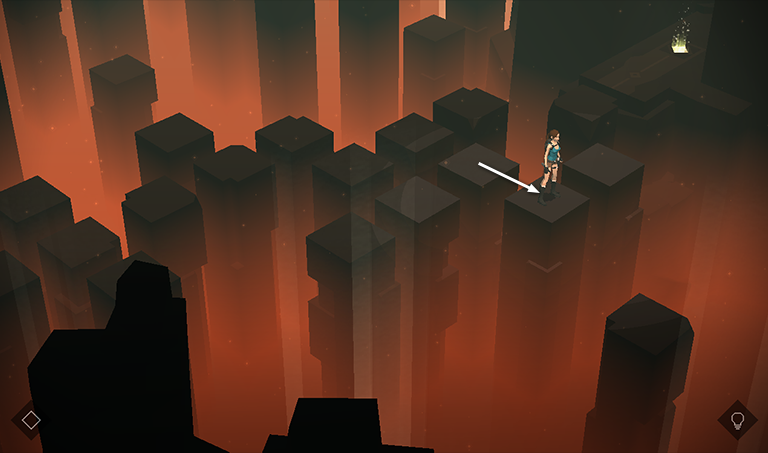Open the diamond-shaped pause menu button
Screen dimensions: 768x453
tap(31, 420)
